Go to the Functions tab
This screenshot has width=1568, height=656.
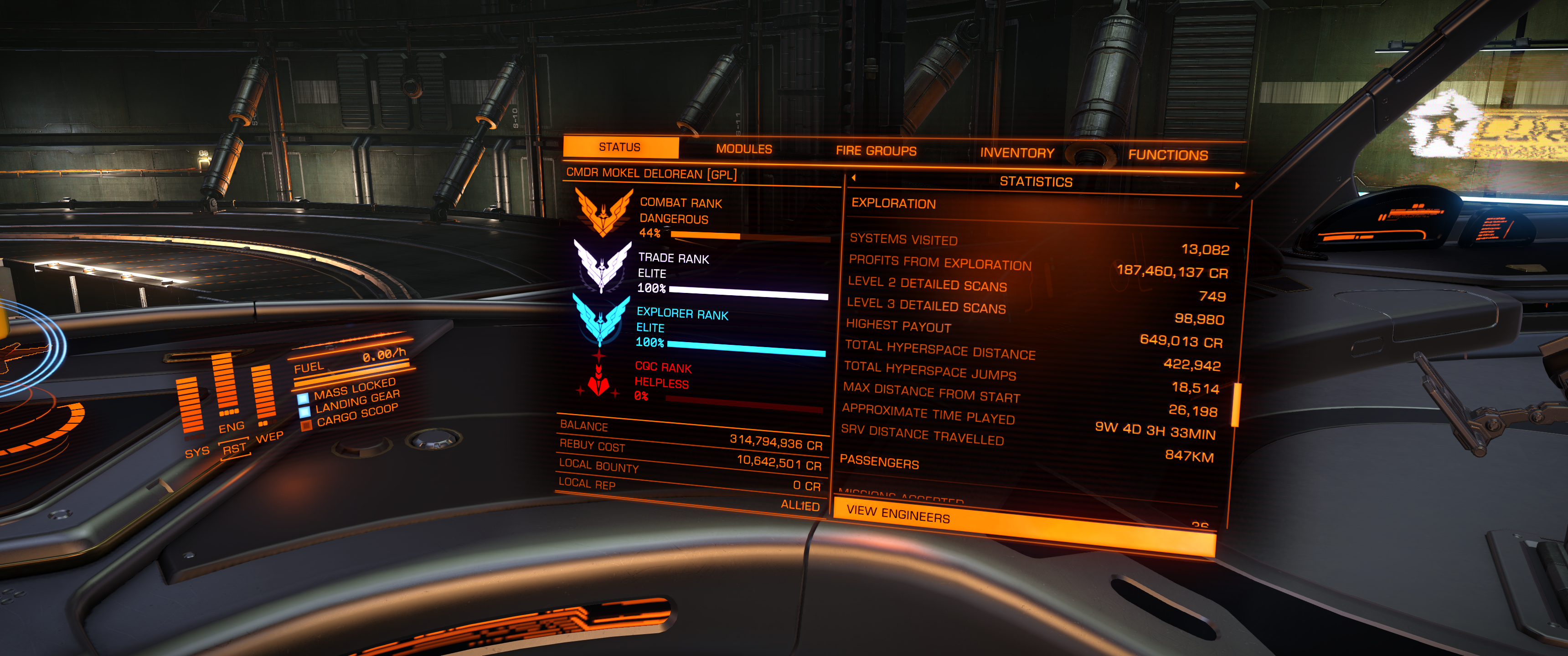point(1167,155)
